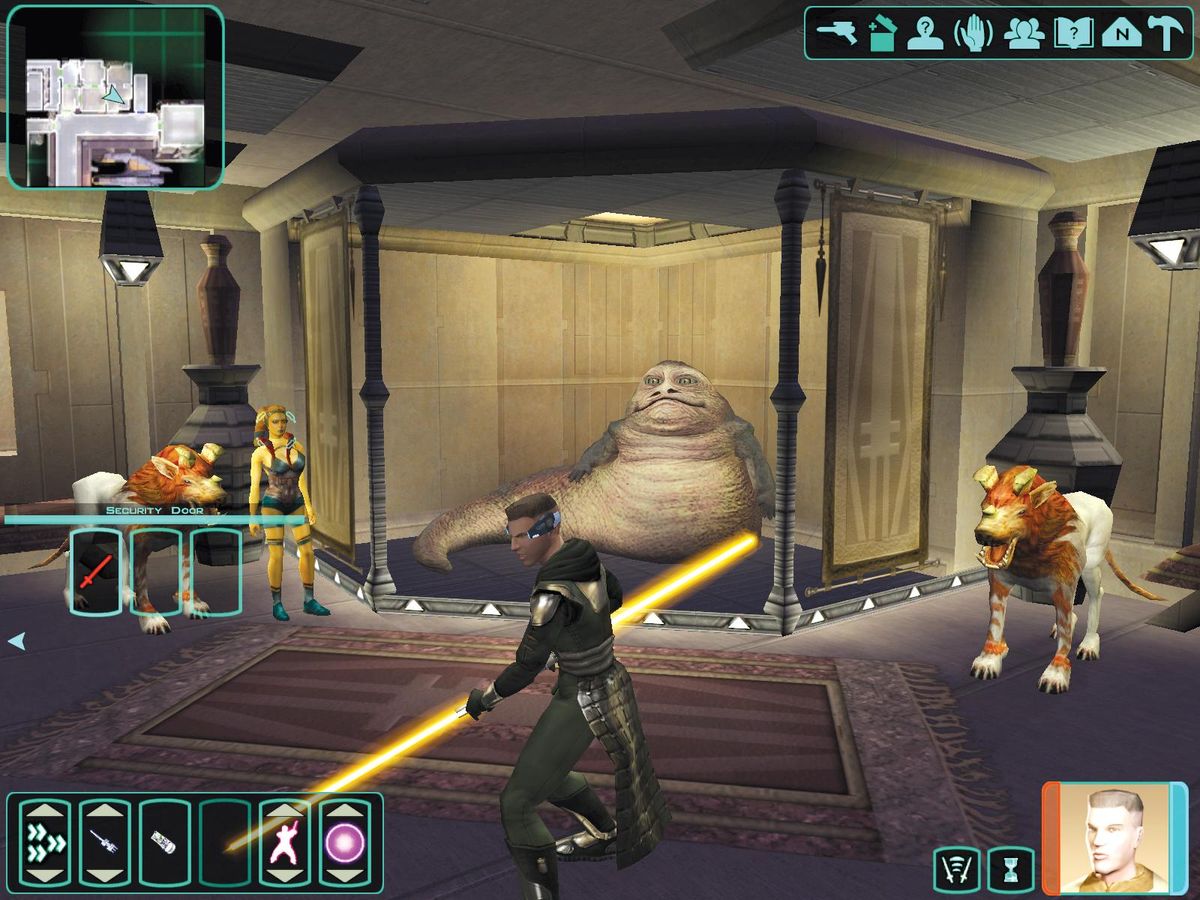The height and width of the screenshot is (900, 1200).
Task: Open abilities with the raised hand icon
Action: pos(973,33)
